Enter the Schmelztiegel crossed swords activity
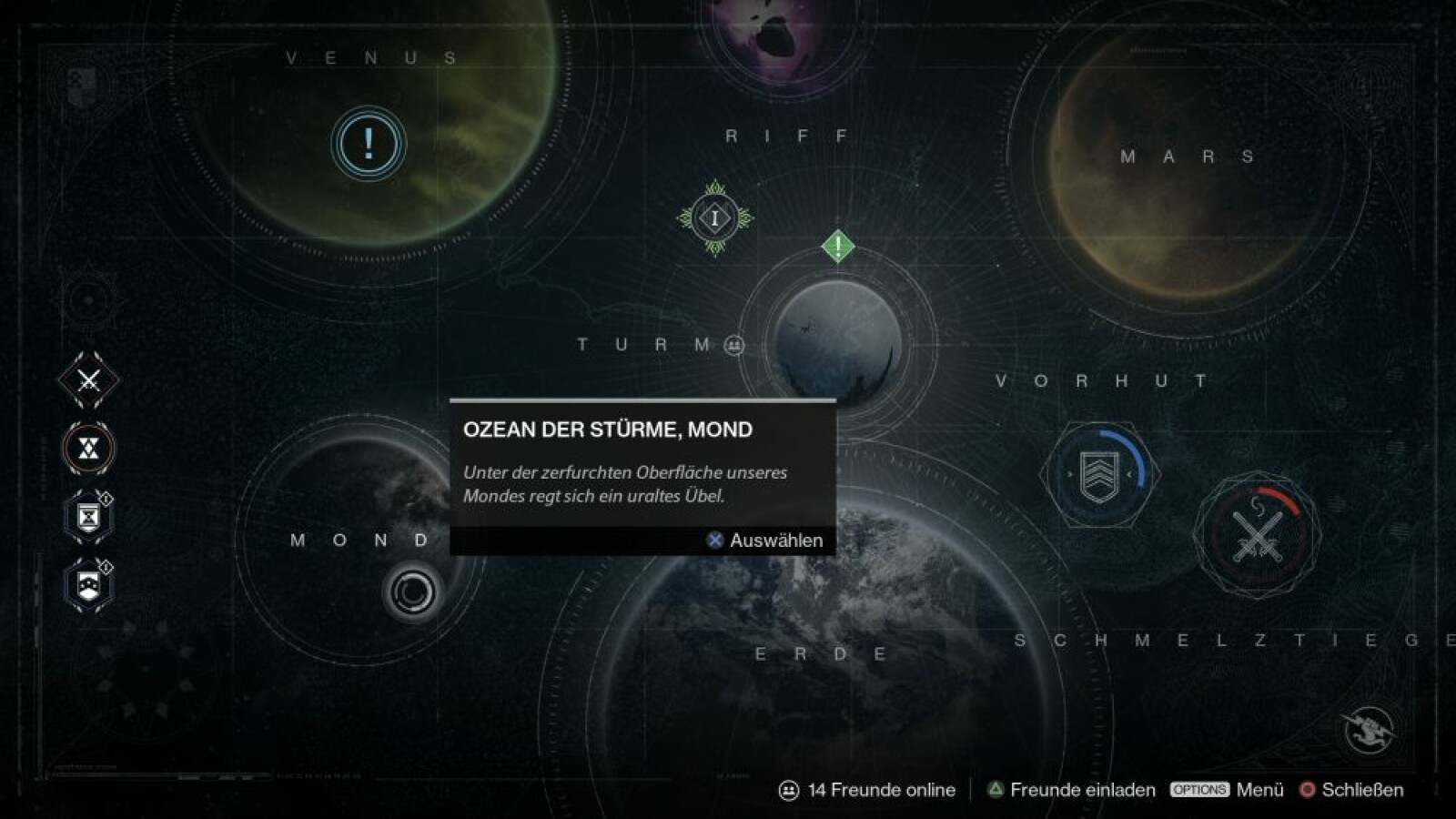 pyautogui.click(x=1257, y=535)
